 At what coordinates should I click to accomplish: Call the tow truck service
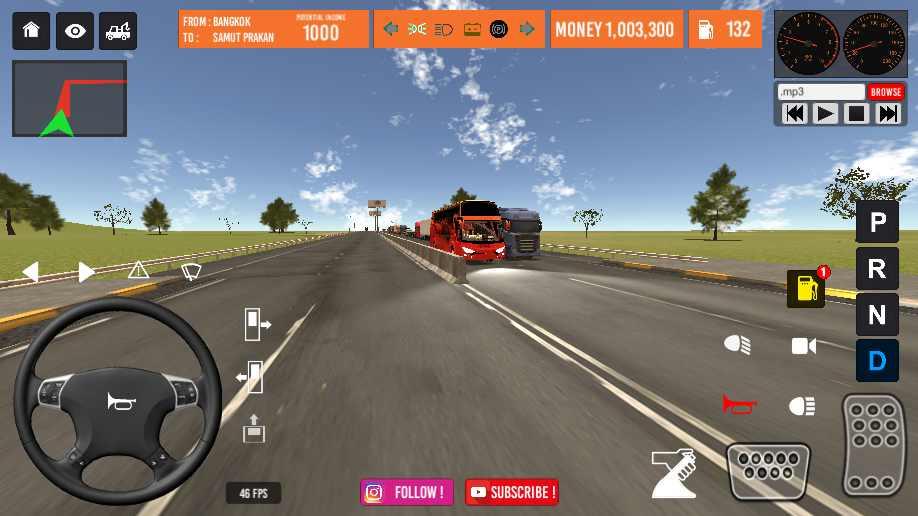[119, 31]
